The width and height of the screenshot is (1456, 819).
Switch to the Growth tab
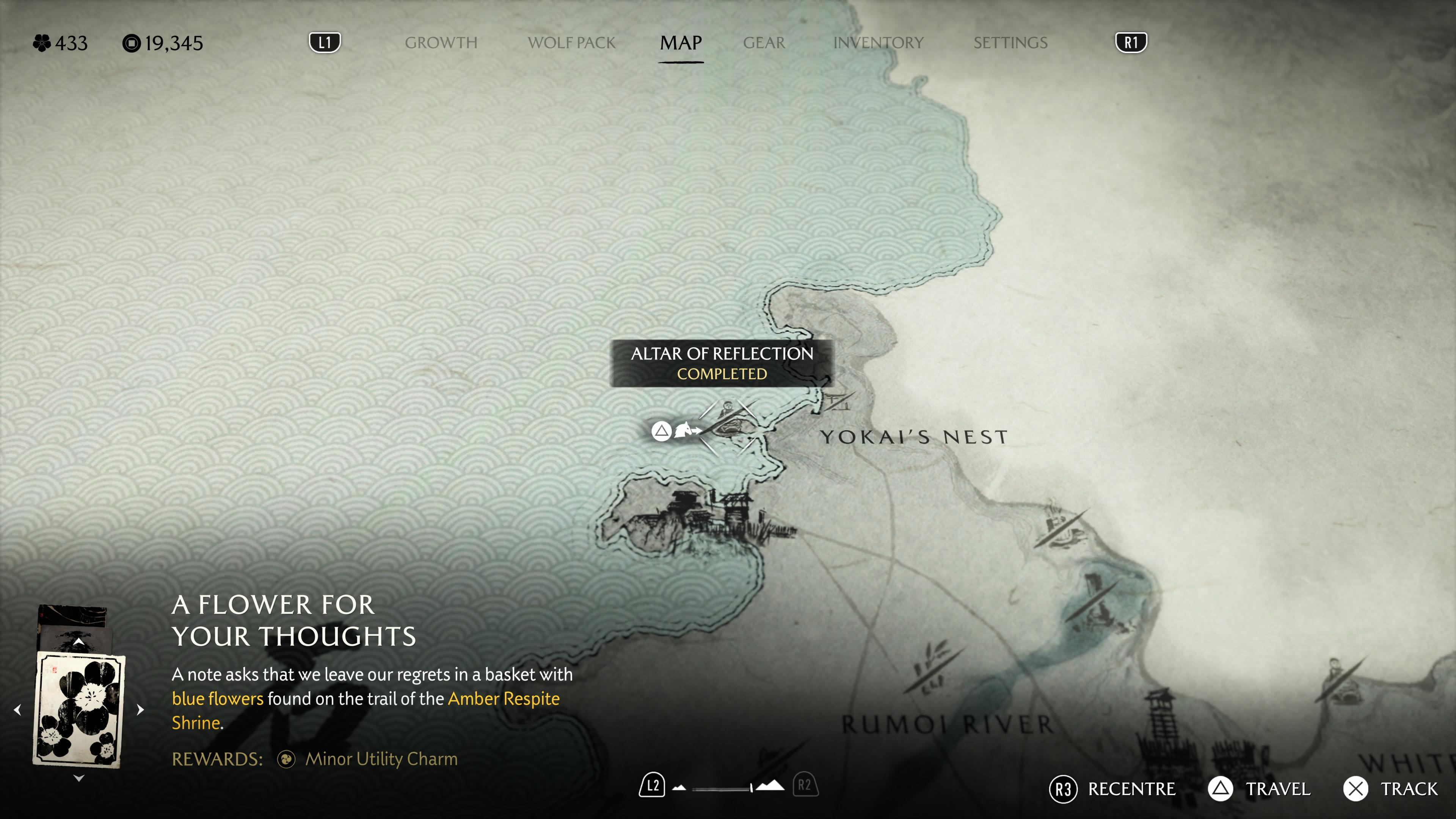tap(441, 43)
